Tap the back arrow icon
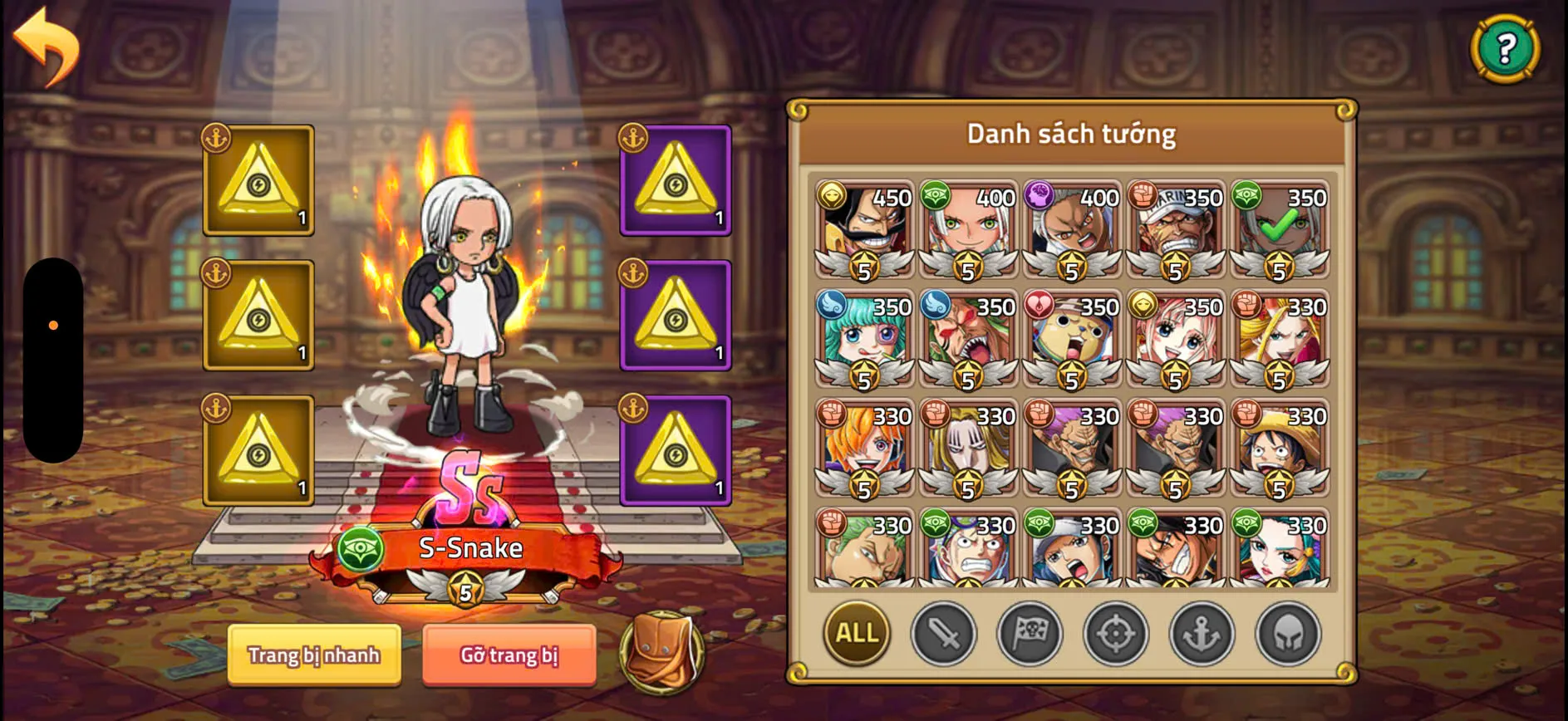 [47, 46]
